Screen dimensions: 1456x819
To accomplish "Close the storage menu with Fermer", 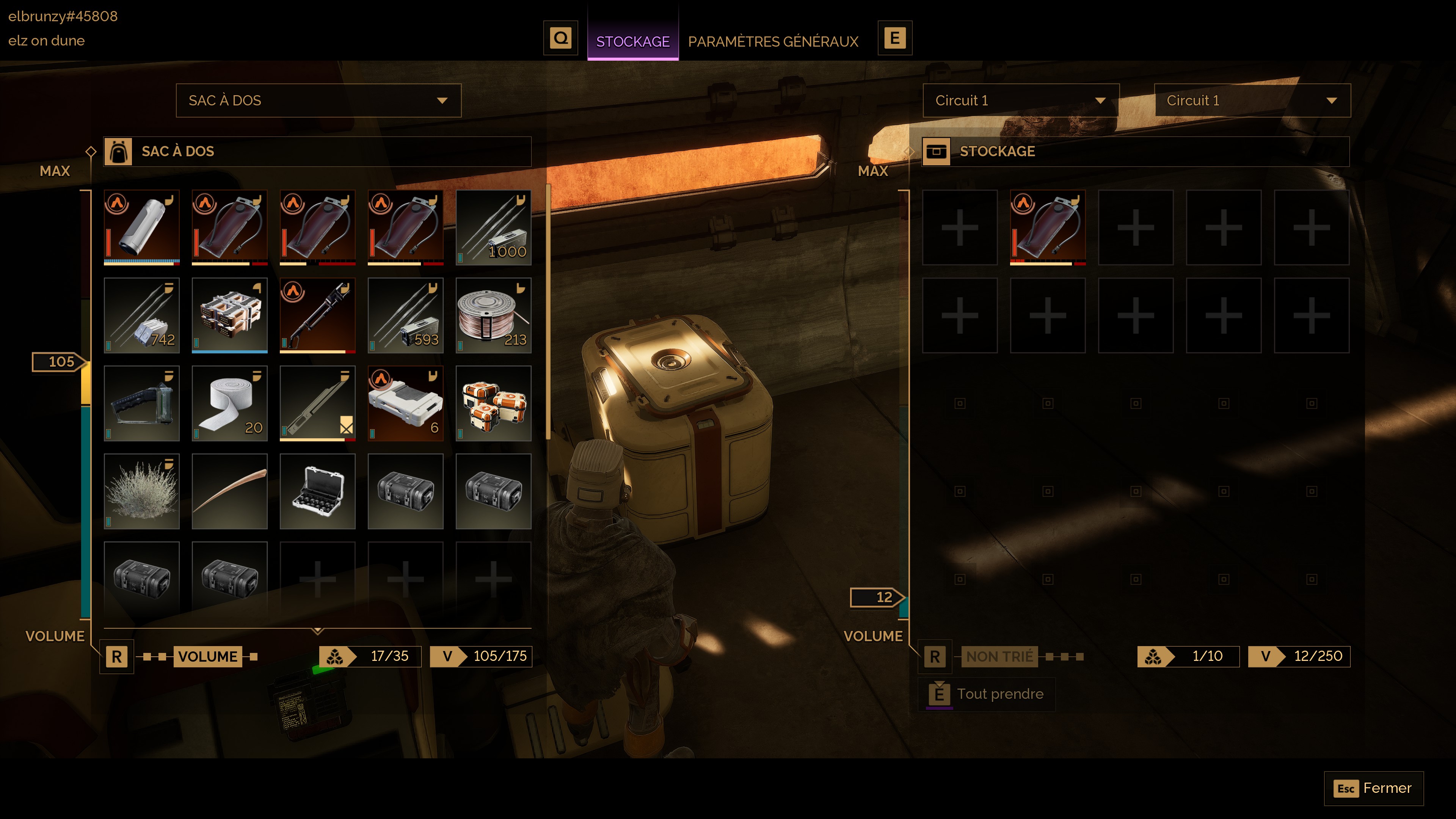I will 1373,788.
